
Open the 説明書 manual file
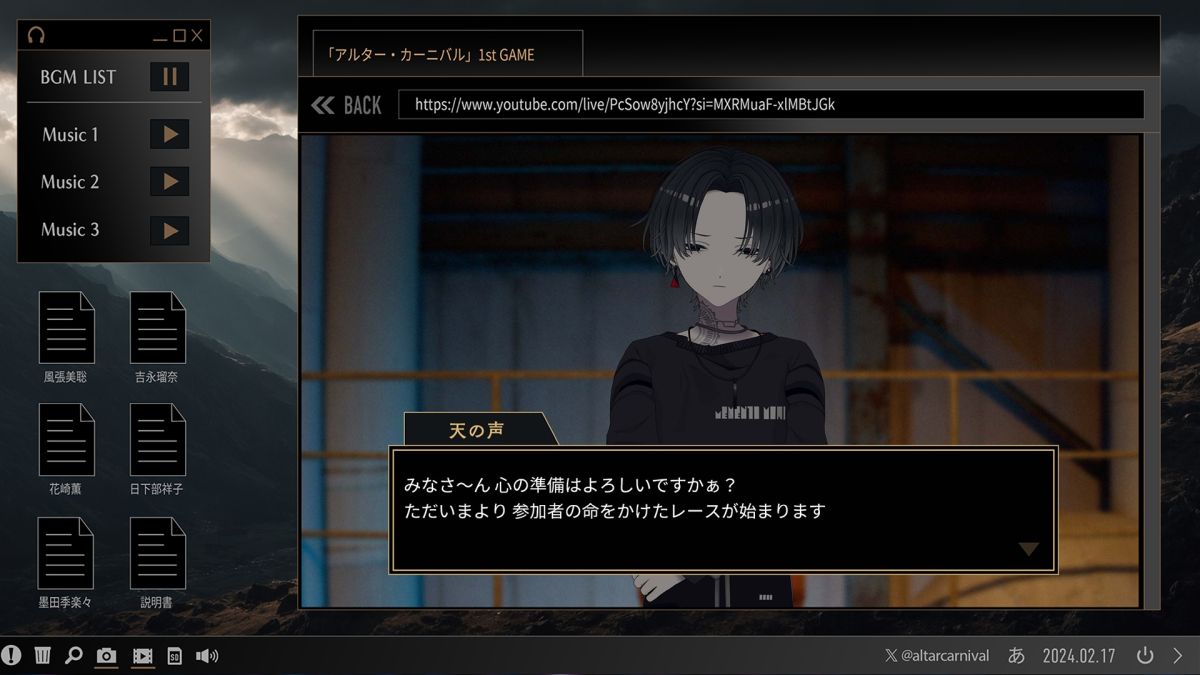(x=158, y=553)
